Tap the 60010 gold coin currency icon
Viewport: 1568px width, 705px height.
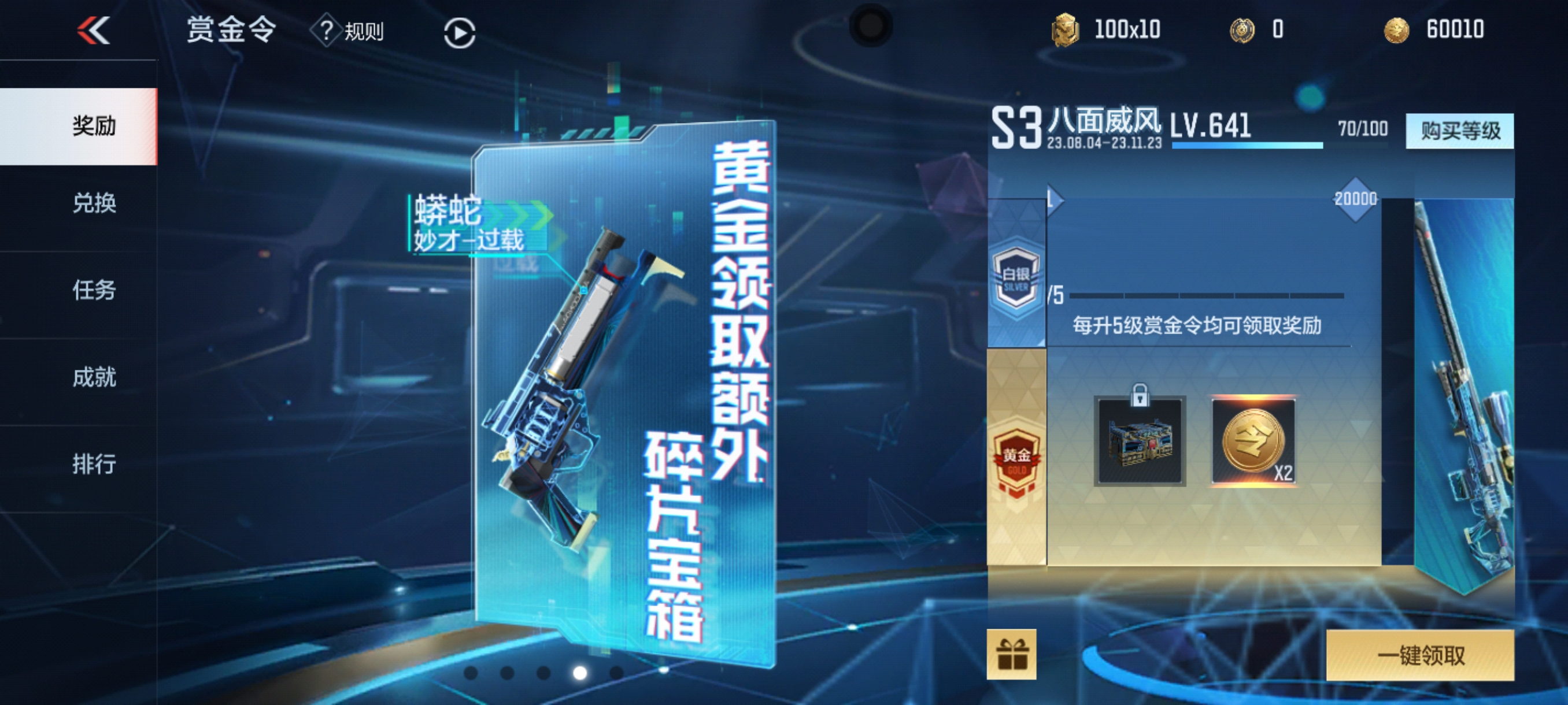[x=1396, y=30]
